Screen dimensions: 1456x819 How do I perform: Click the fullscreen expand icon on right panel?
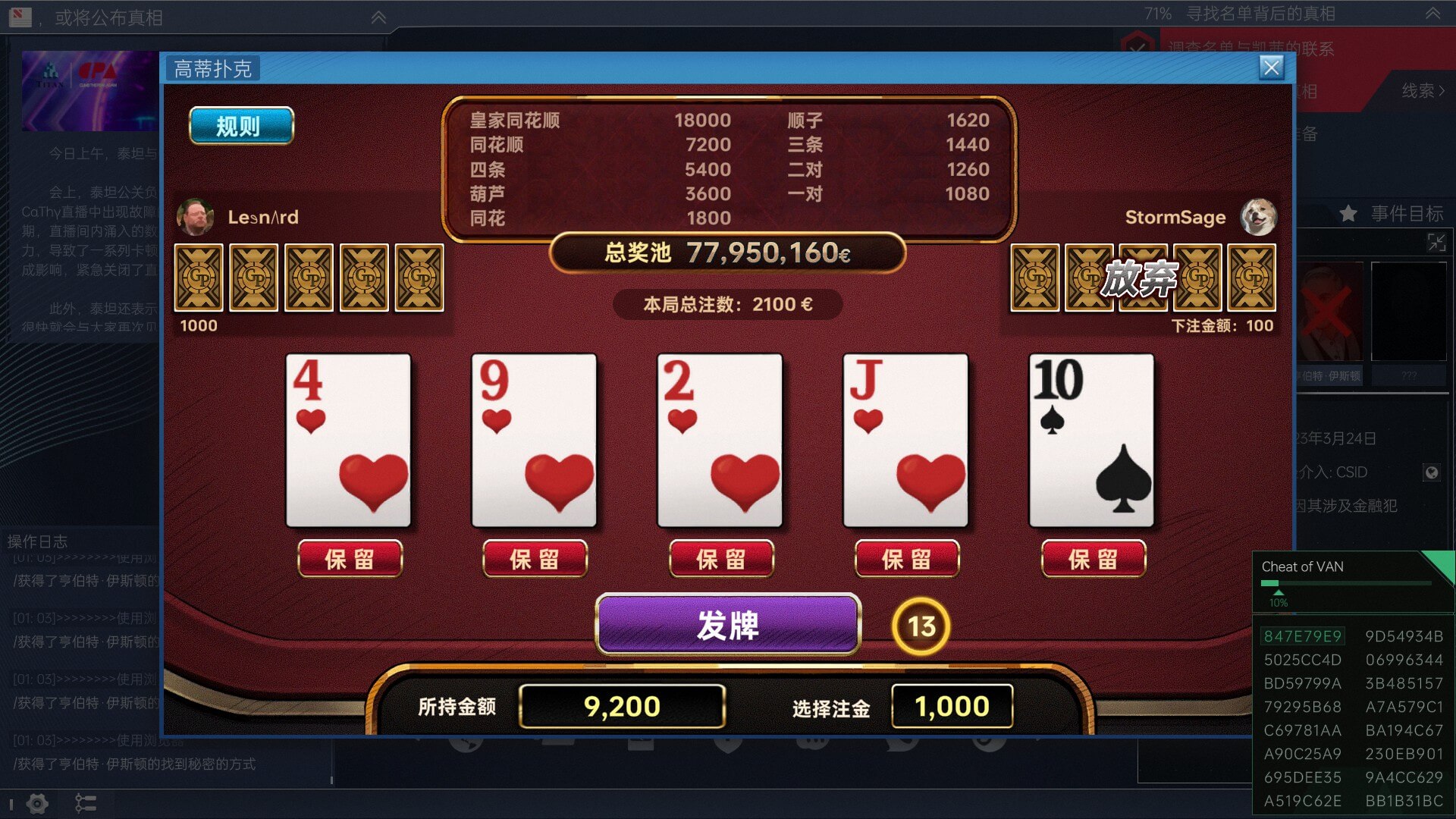(x=1437, y=243)
